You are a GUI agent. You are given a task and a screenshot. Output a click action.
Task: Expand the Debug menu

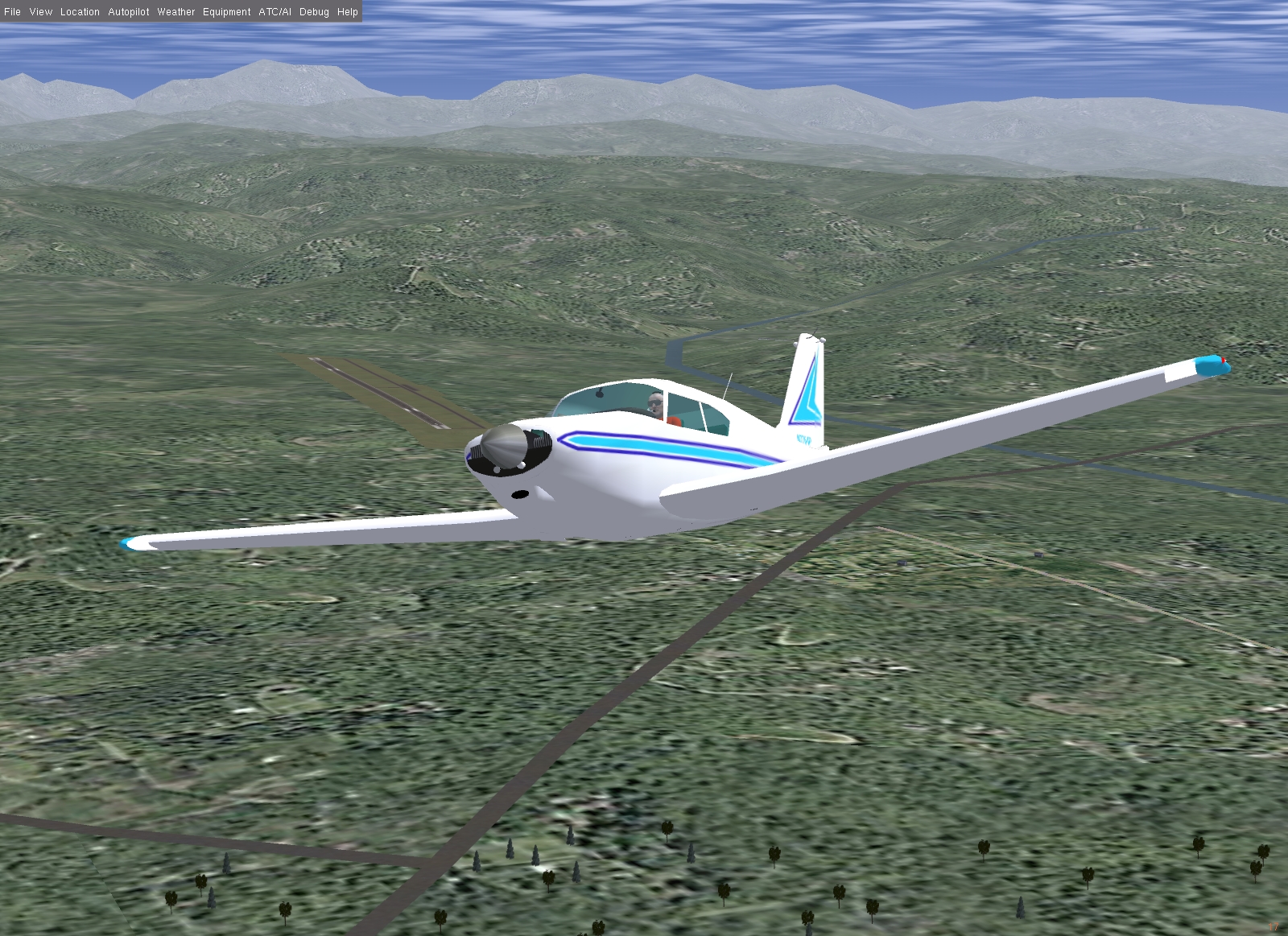click(314, 12)
